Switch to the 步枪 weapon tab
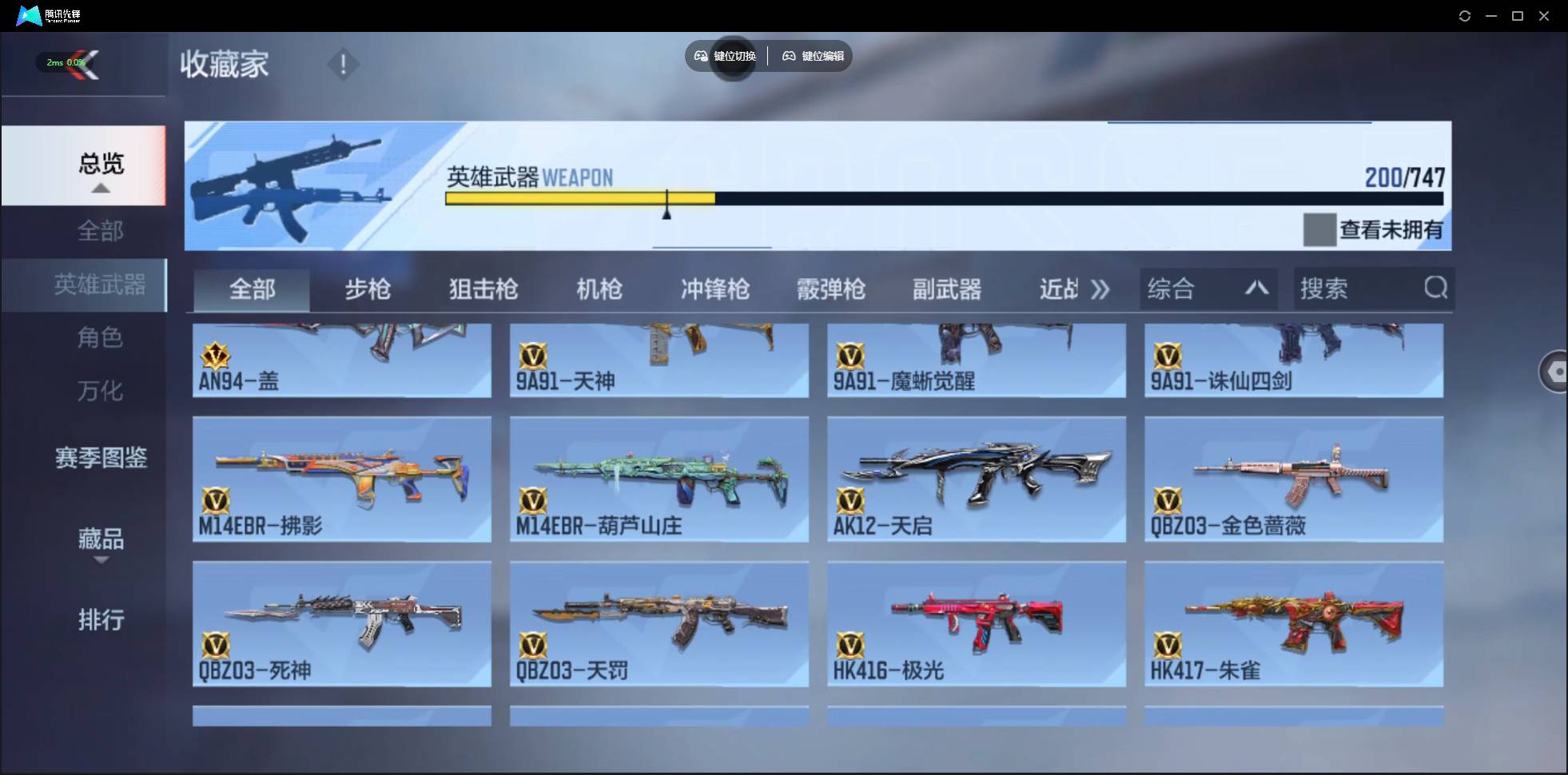1568x775 pixels. point(368,290)
